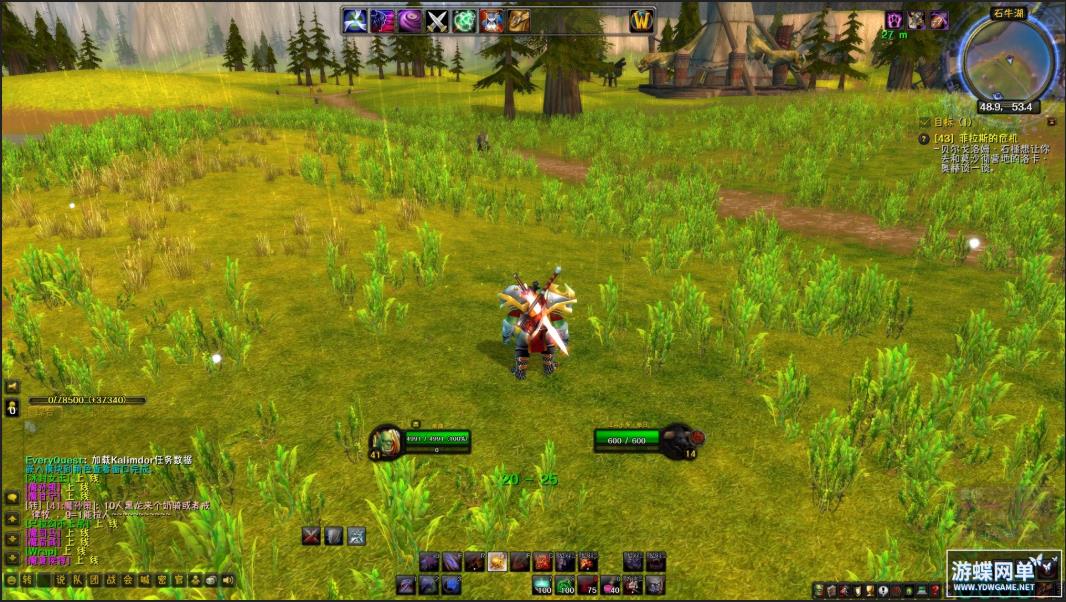
Task: Use the pink potion with count 40
Action: pos(611,585)
